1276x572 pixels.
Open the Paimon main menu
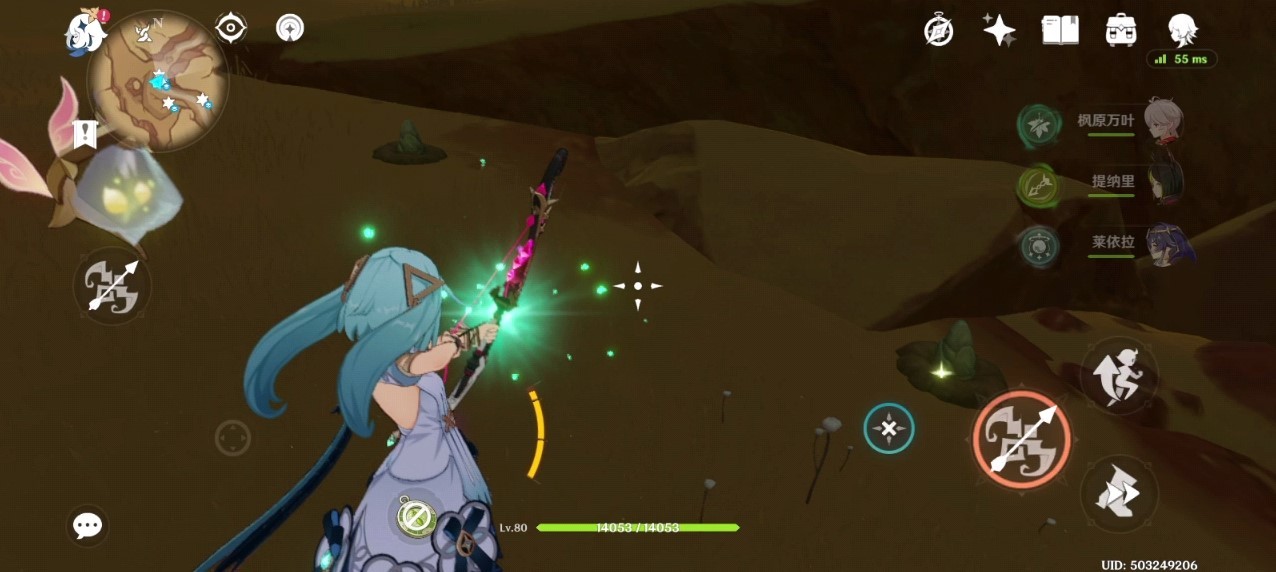[86, 32]
